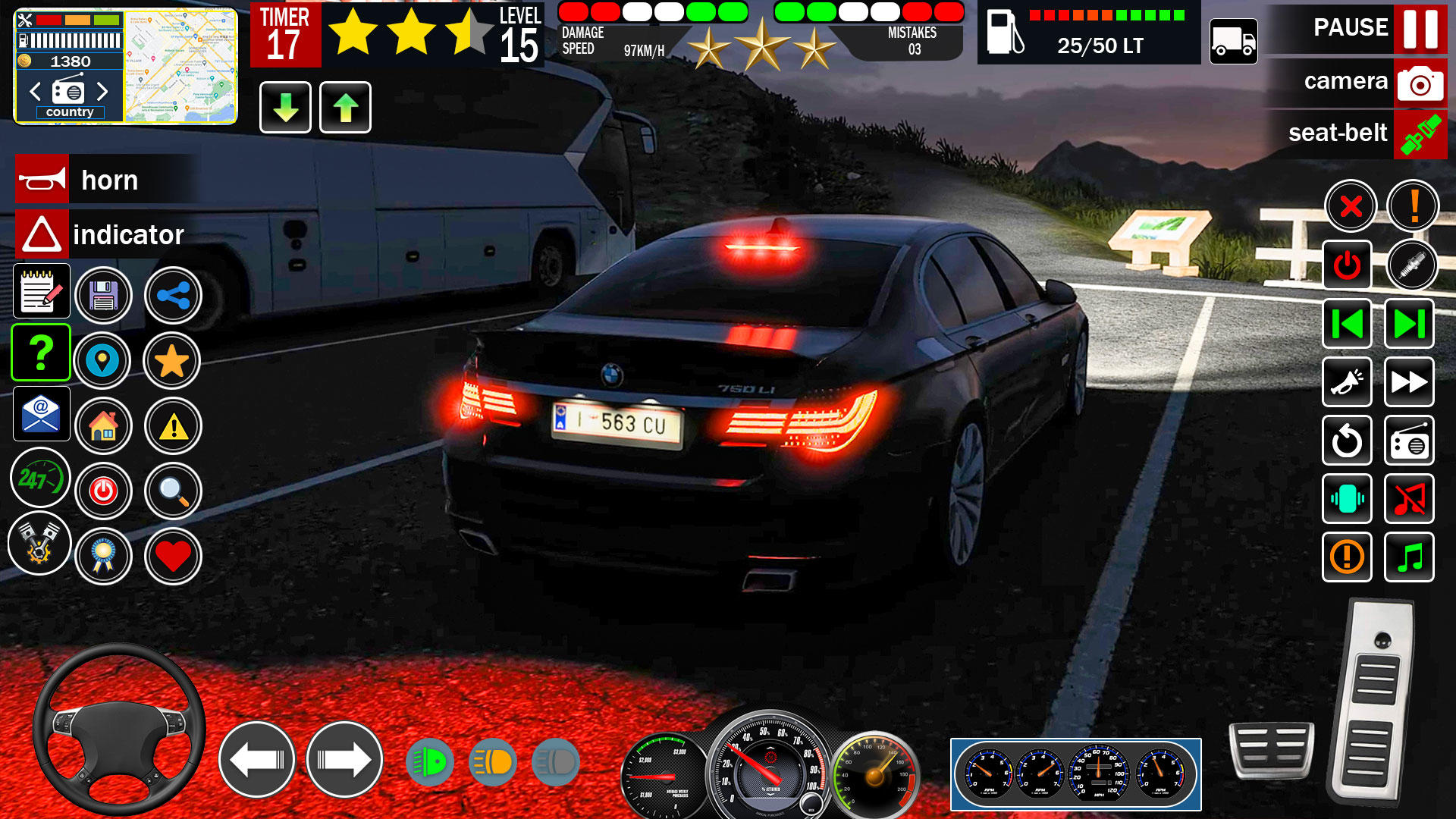Image resolution: width=1456 pixels, height=819 pixels.
Task: Select the seat-belt icon
Action: click(x=1421, y=134)
